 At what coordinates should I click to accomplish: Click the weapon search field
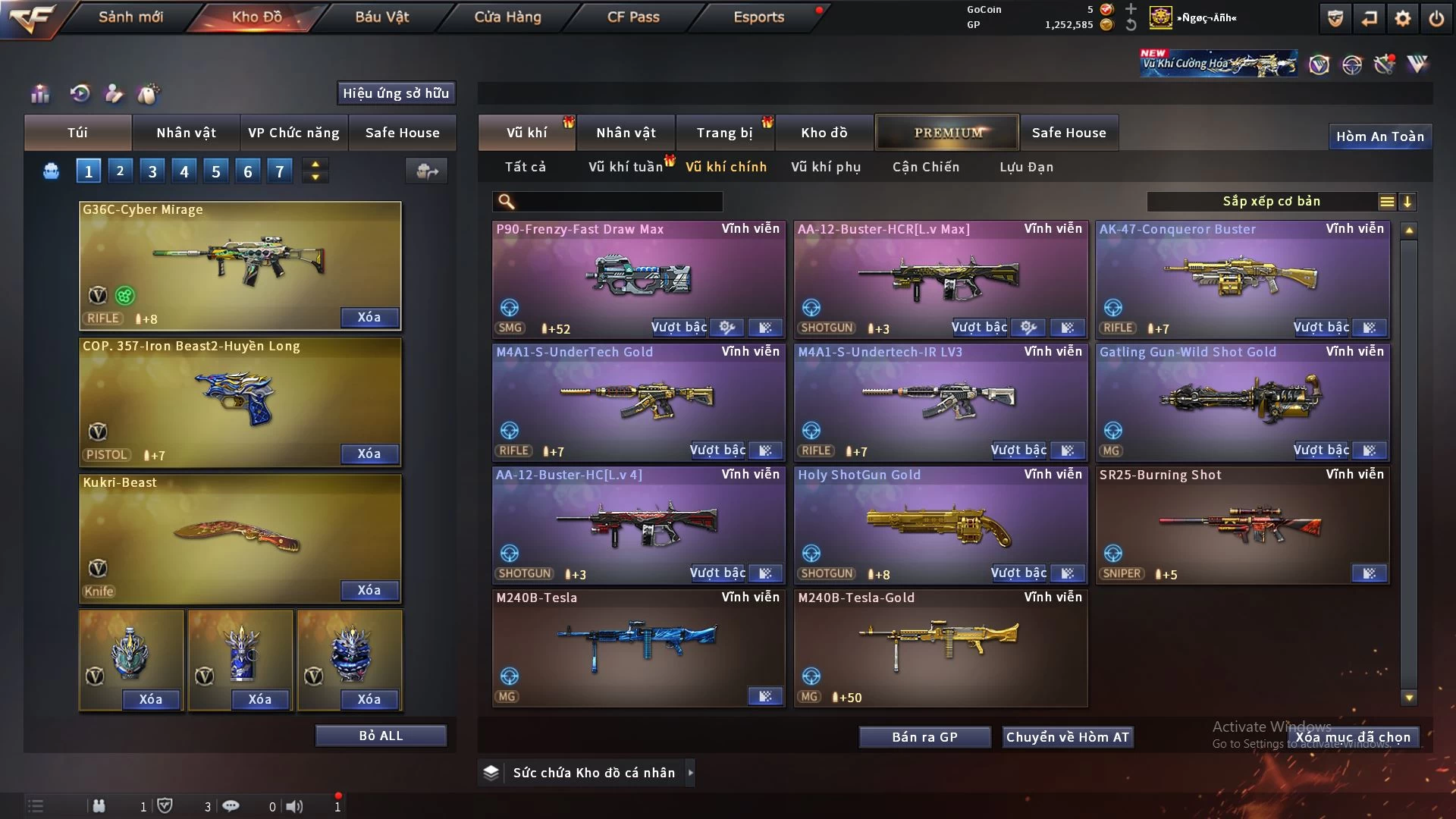coord(618,202)
